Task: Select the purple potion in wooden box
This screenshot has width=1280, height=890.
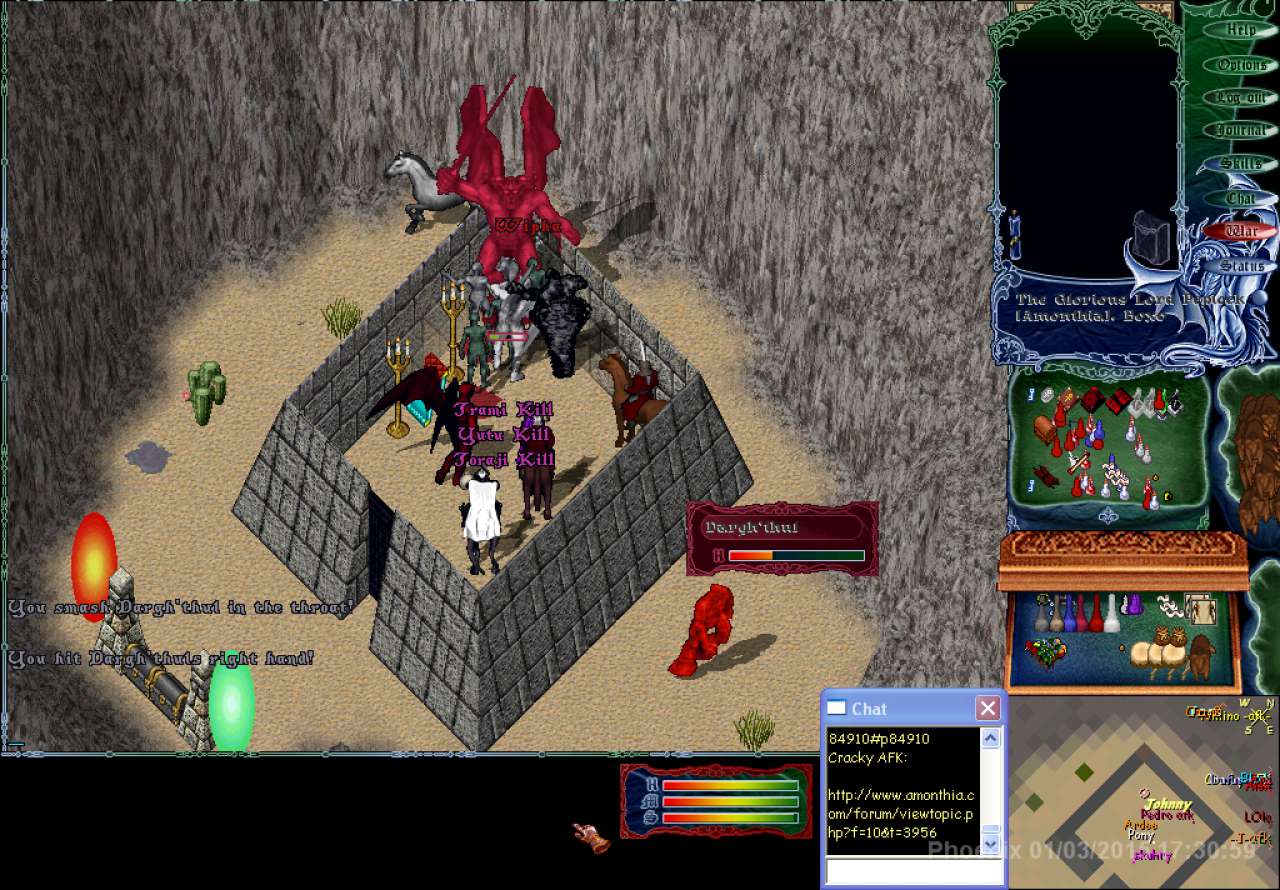Action: pos(1134,606)
